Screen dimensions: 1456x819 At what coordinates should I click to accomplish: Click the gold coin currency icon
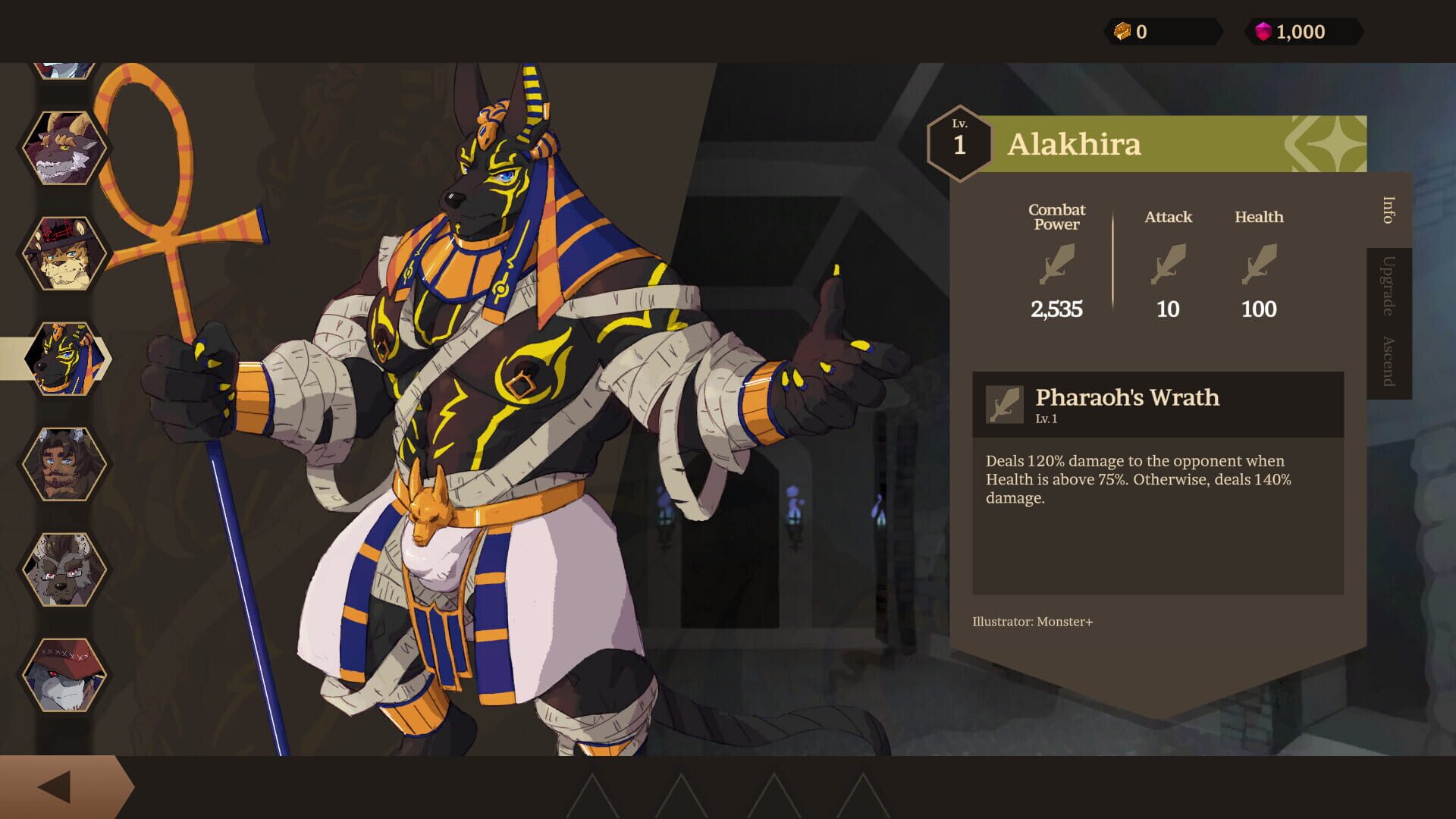pyautogui.click(x=1121, y=31)
